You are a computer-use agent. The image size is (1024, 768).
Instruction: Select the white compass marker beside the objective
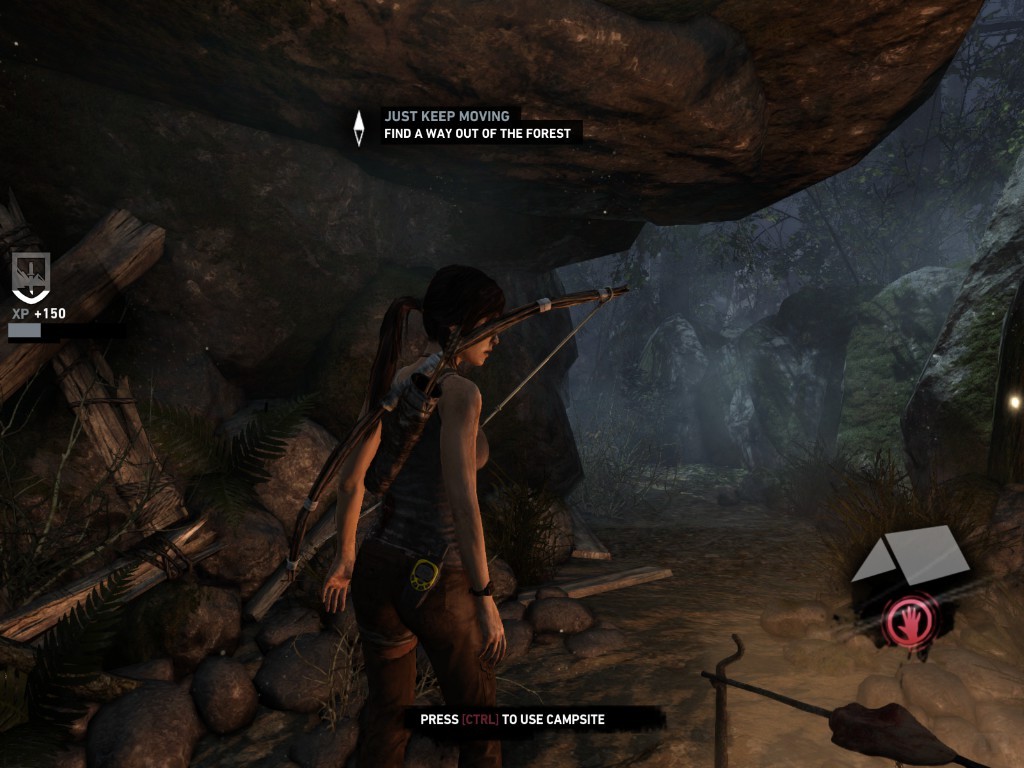(x=359, y=127)
